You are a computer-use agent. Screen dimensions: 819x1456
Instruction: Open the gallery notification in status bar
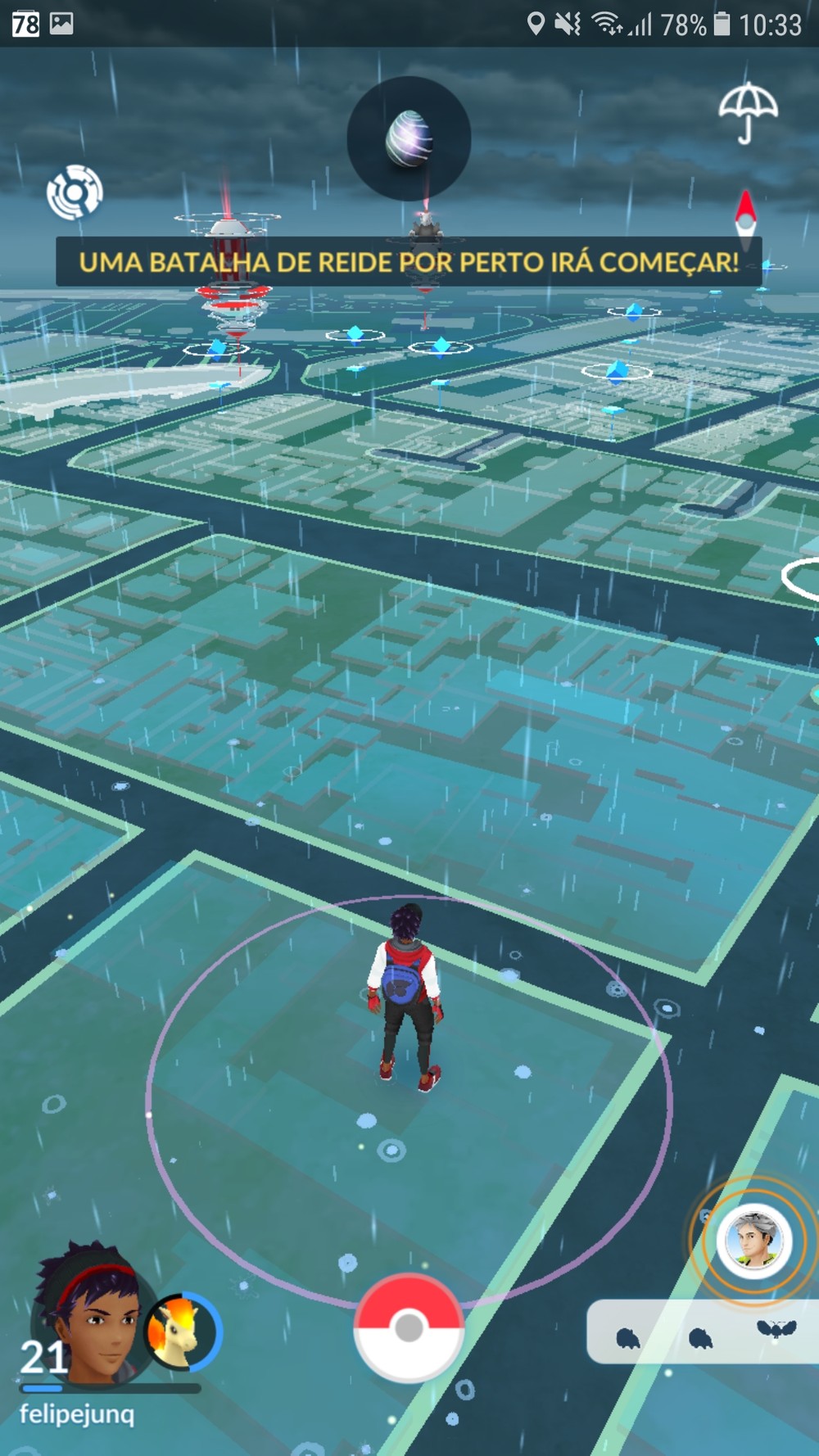[x=61, y=24]
